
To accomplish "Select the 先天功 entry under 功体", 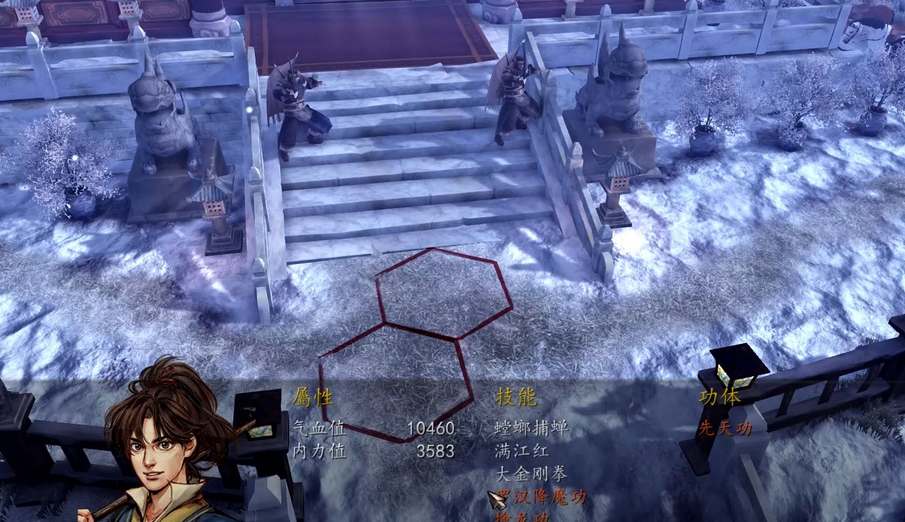I will click(x=725, y=428).
